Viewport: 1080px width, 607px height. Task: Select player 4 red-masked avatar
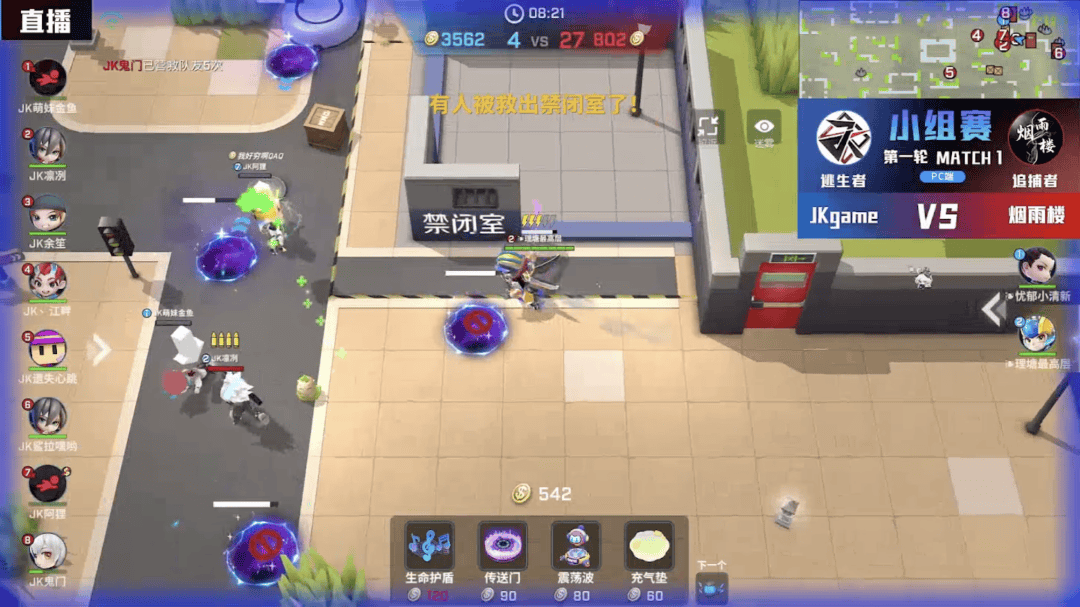tap(47, 283)
